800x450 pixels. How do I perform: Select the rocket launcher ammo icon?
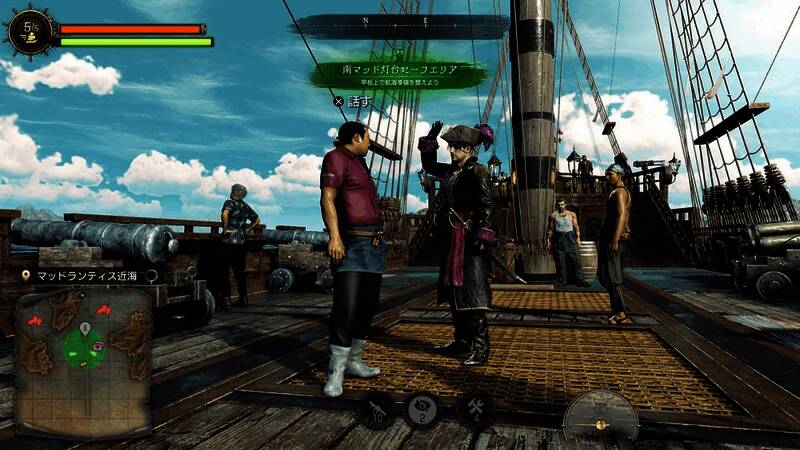coord(377,408)
